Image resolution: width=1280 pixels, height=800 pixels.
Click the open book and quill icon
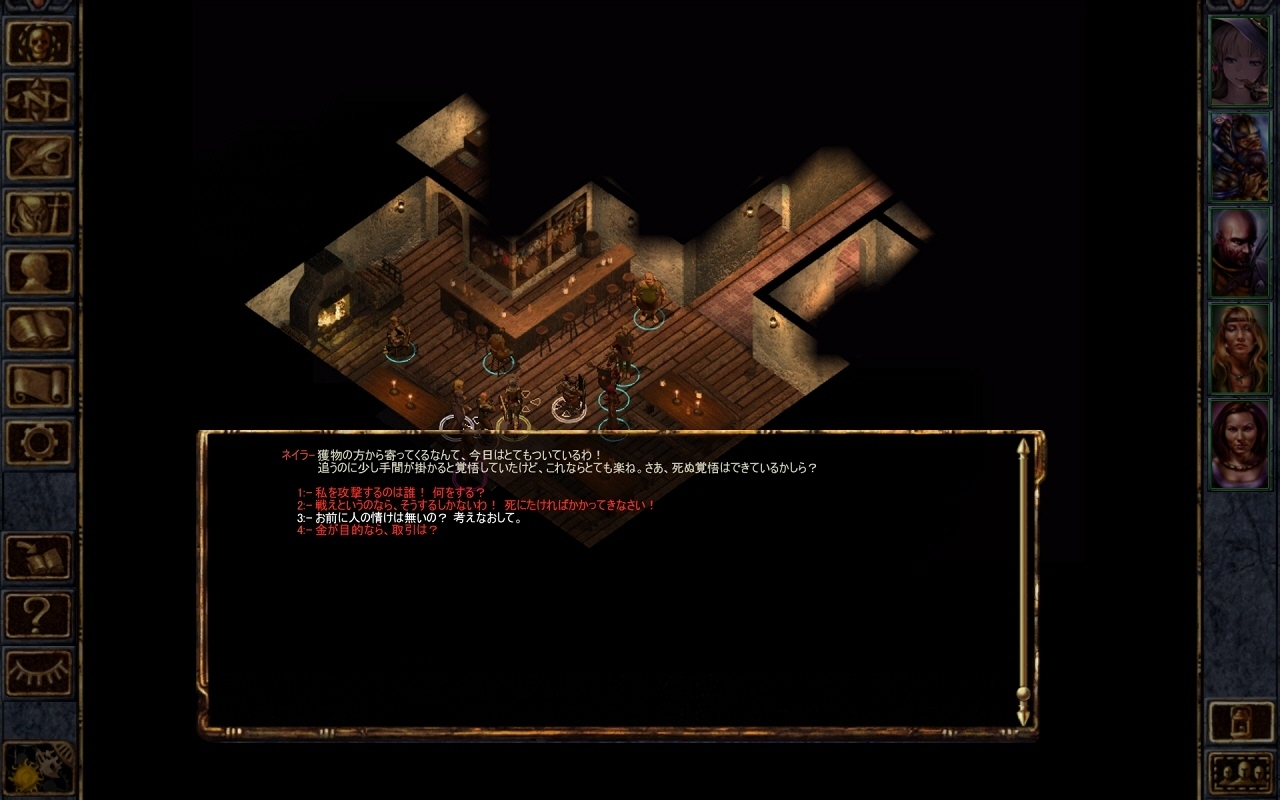pyautogui.click(x=39, y=557)
